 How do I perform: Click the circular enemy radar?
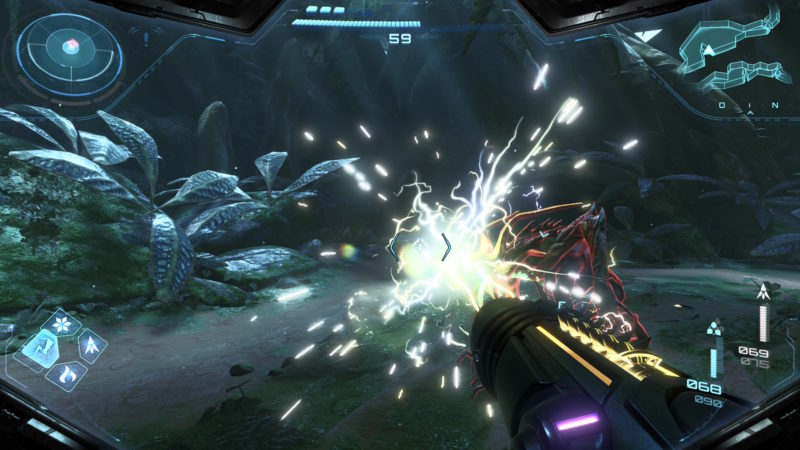tap(68, 47)
